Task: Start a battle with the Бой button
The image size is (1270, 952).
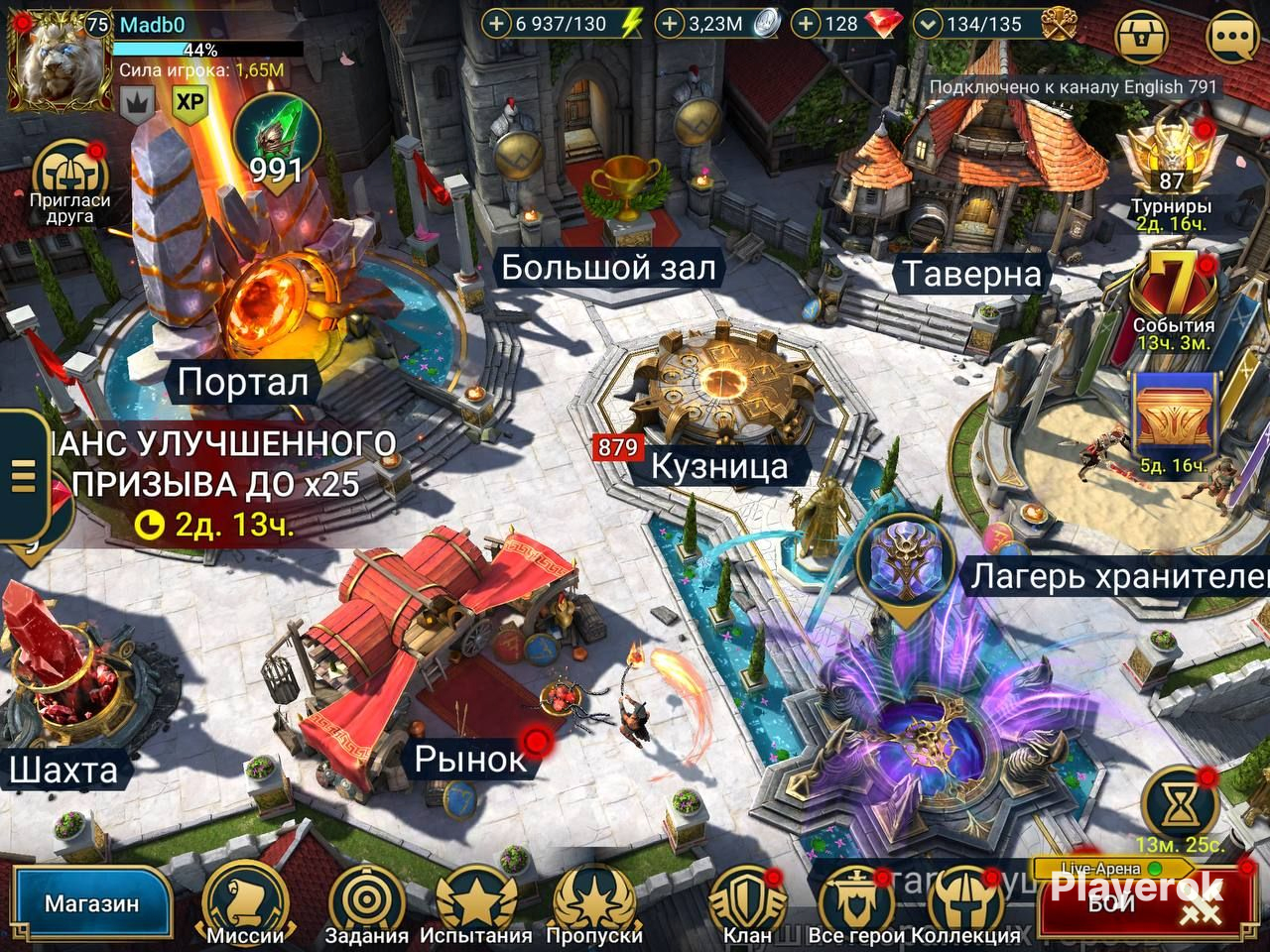Action: click(x=1141, y=902)
